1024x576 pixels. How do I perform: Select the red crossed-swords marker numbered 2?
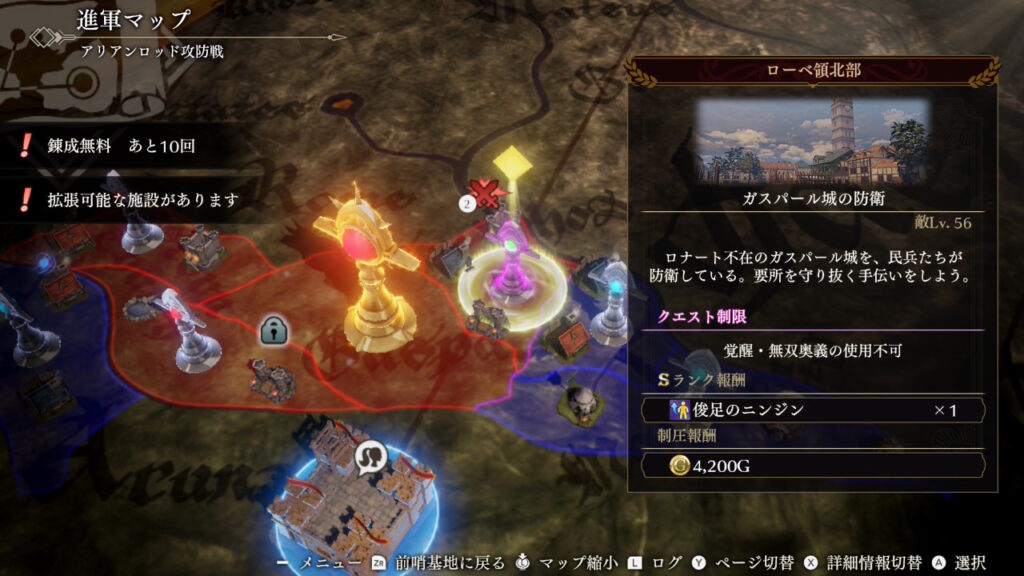point(487,195)
